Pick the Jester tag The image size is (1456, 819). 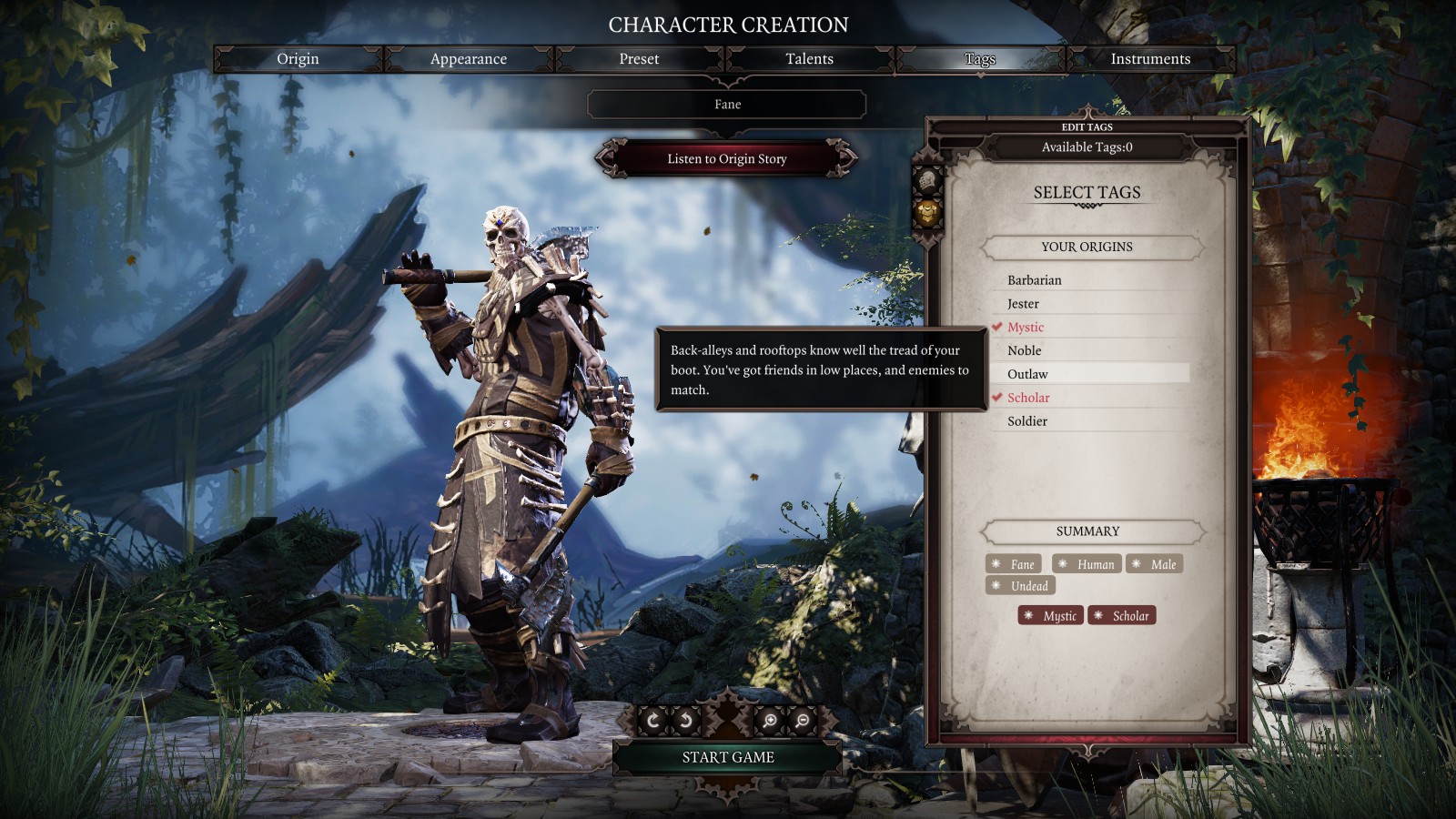point(1023,304)
